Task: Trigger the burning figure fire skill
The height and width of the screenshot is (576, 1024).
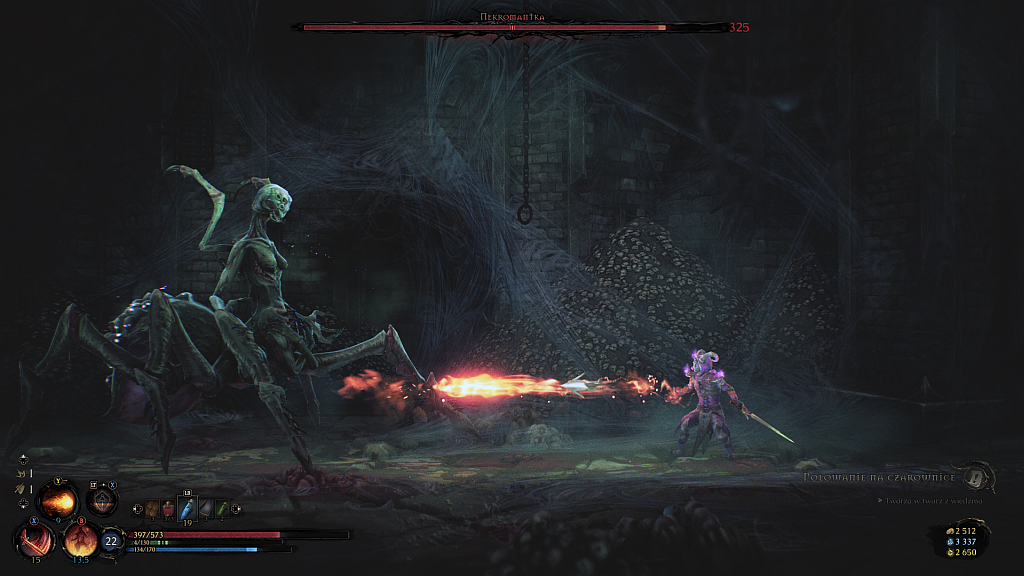Action: pos(80,540)
